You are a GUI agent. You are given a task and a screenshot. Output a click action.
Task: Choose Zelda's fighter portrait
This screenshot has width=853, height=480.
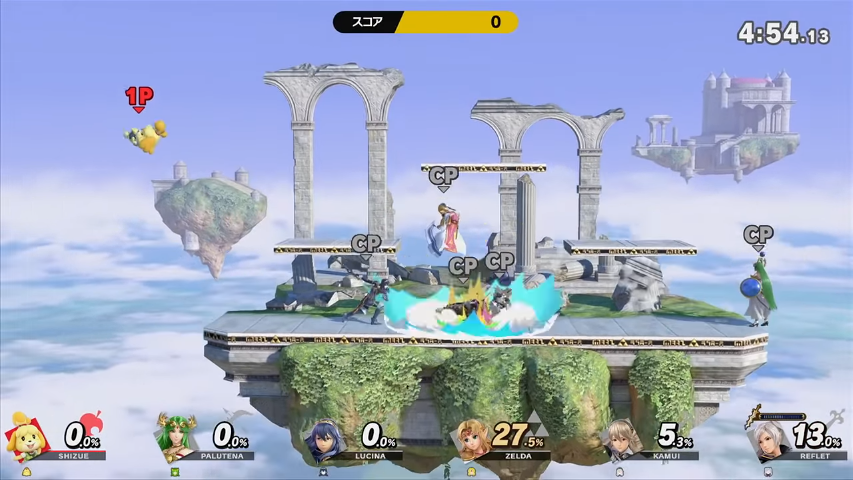[x=473, y=438]
